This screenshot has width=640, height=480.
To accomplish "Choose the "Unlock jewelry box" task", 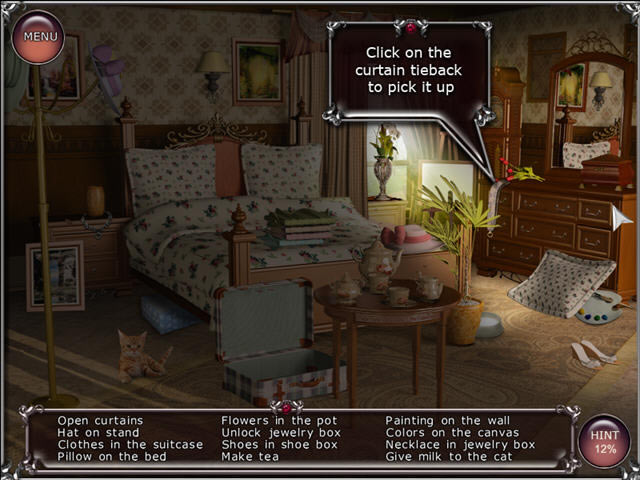I will pos(281,432).
